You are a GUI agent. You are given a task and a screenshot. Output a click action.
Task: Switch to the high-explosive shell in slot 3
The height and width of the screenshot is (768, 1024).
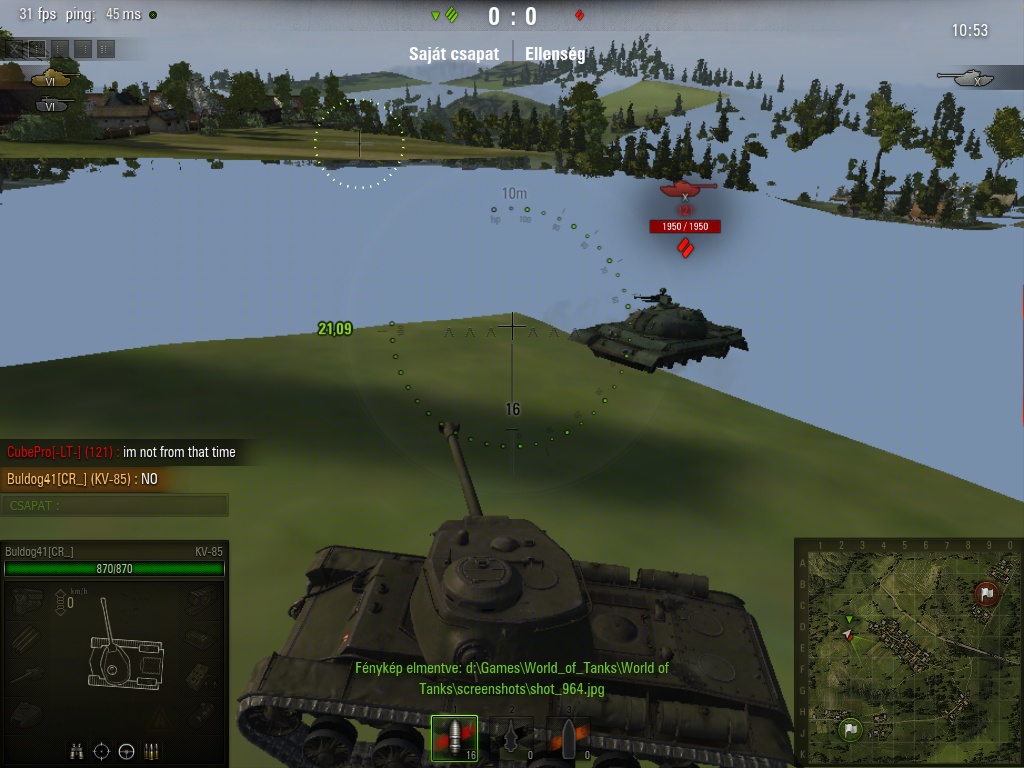coord(568,739)
